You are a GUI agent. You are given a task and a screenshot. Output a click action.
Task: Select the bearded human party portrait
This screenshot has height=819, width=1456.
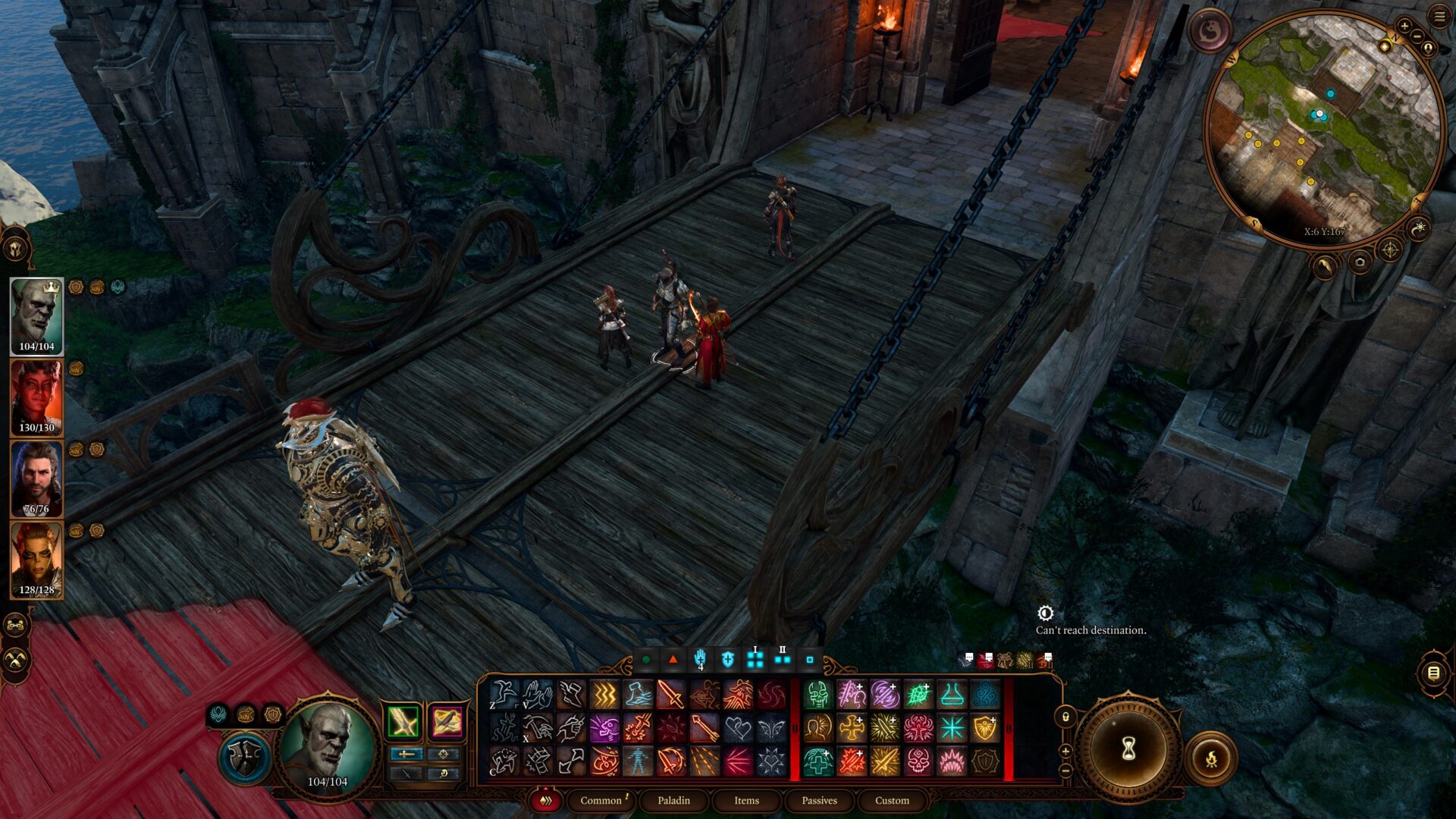(36, 479)
